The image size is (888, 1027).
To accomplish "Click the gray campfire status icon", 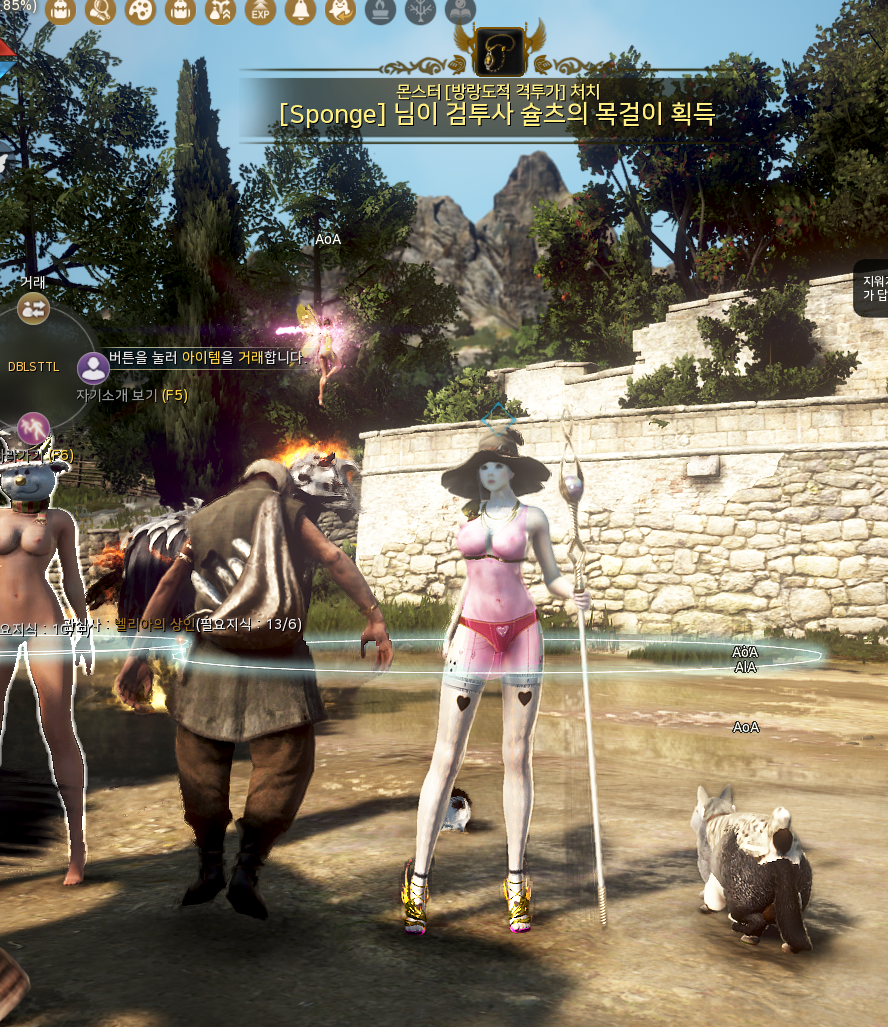I will pyautogui.click(x=380, y=10).
